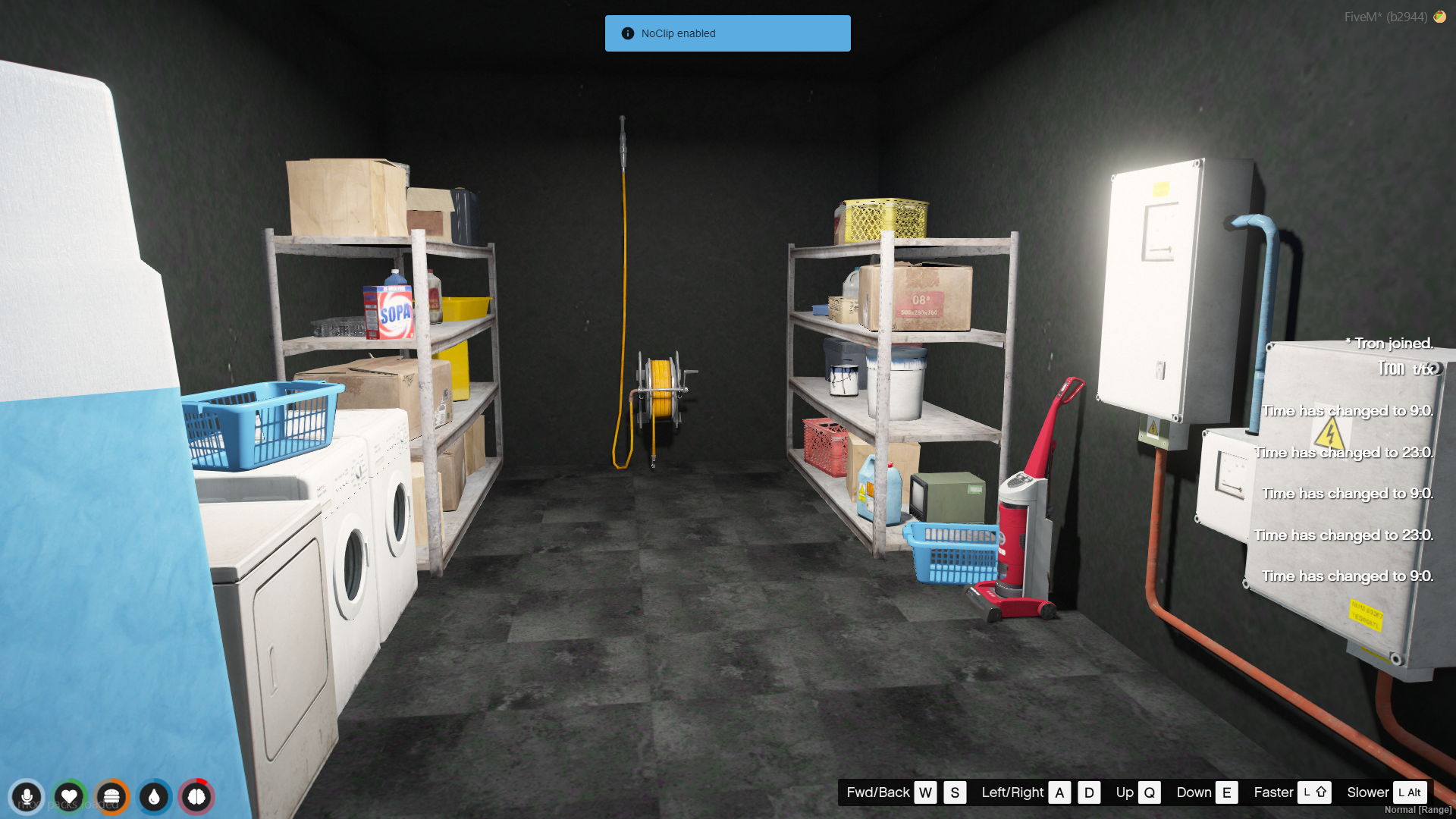The image size is (1456, 819).
Task: Click the brain stress status icon
Action: coord(196,797)
